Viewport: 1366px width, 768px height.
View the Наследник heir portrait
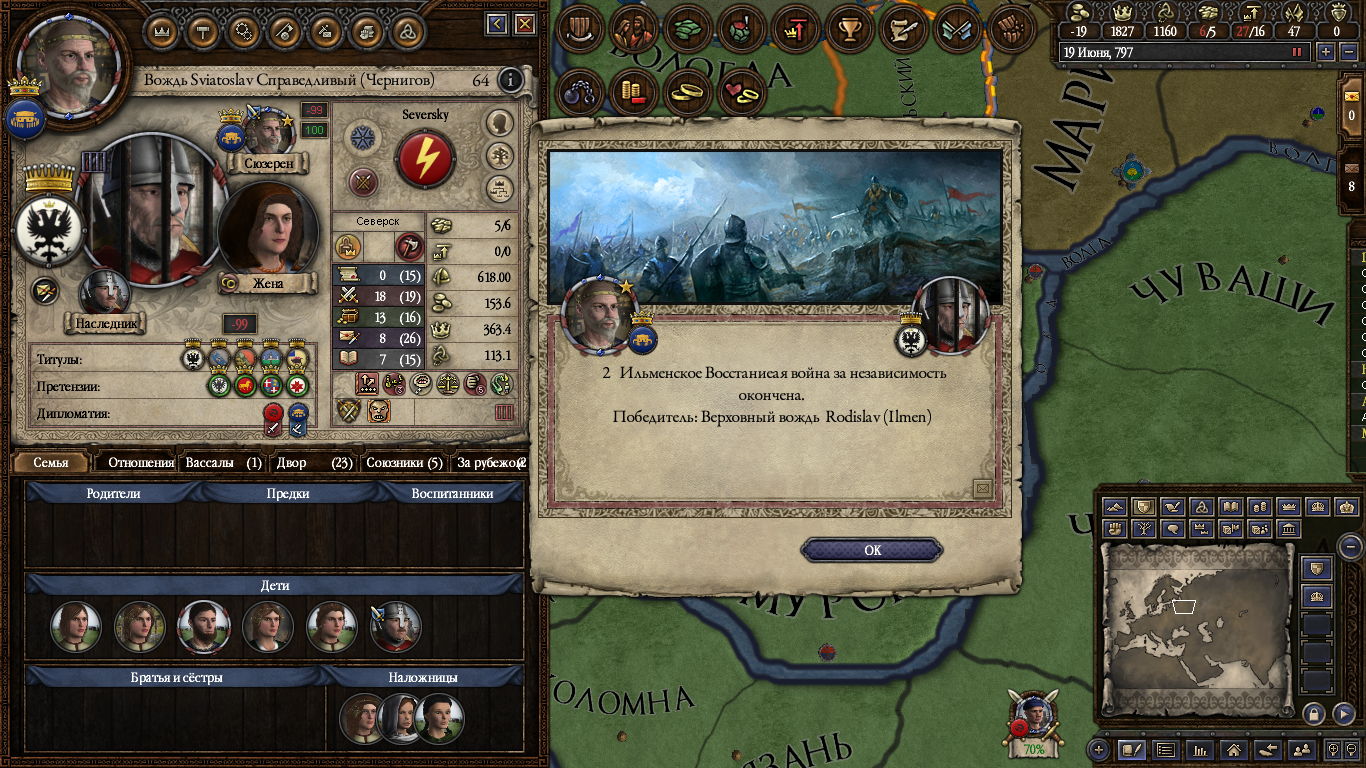pyautogui.click(x=104, y=295)
